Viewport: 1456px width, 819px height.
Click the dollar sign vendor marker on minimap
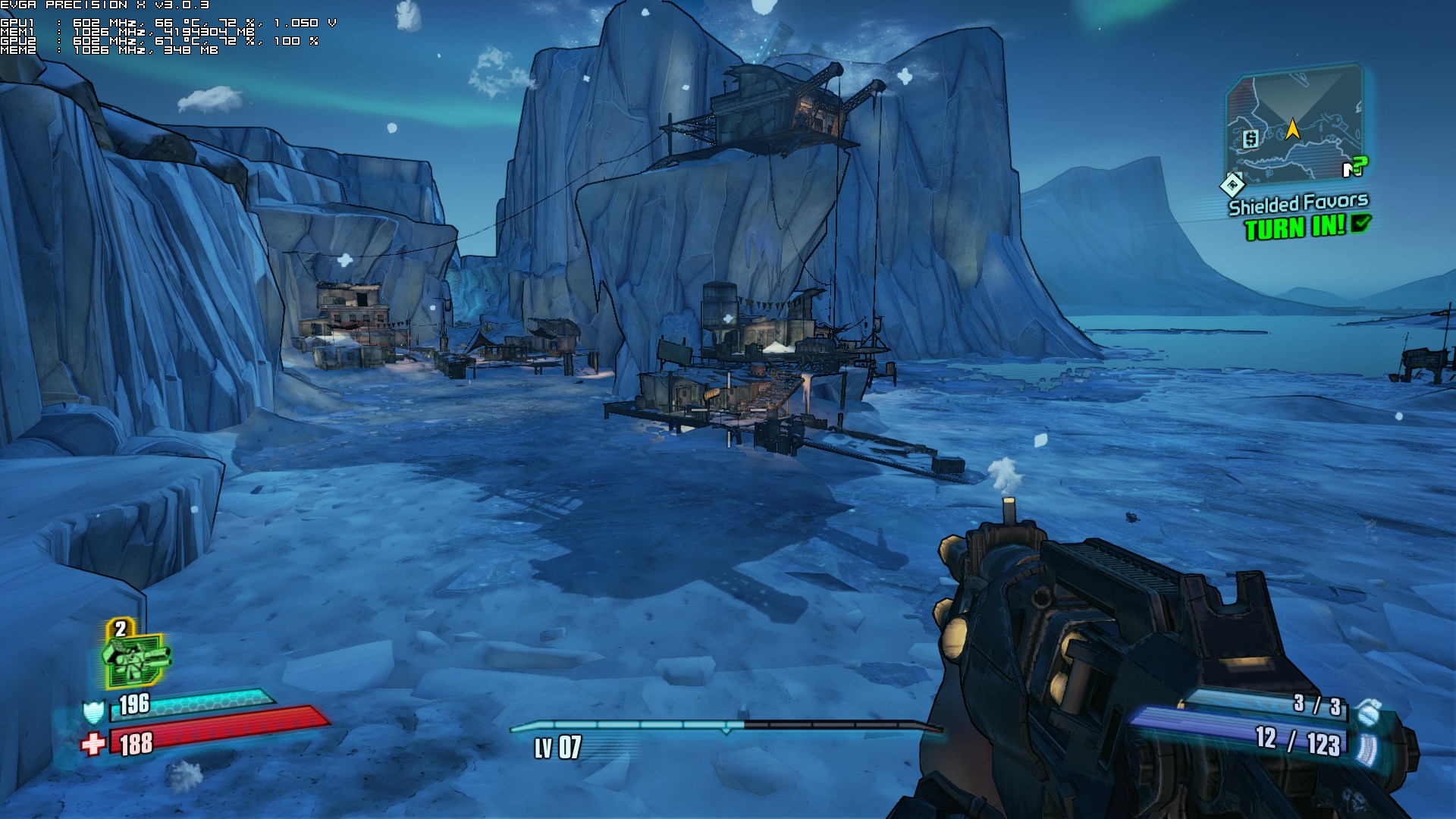coord(1250,139)
